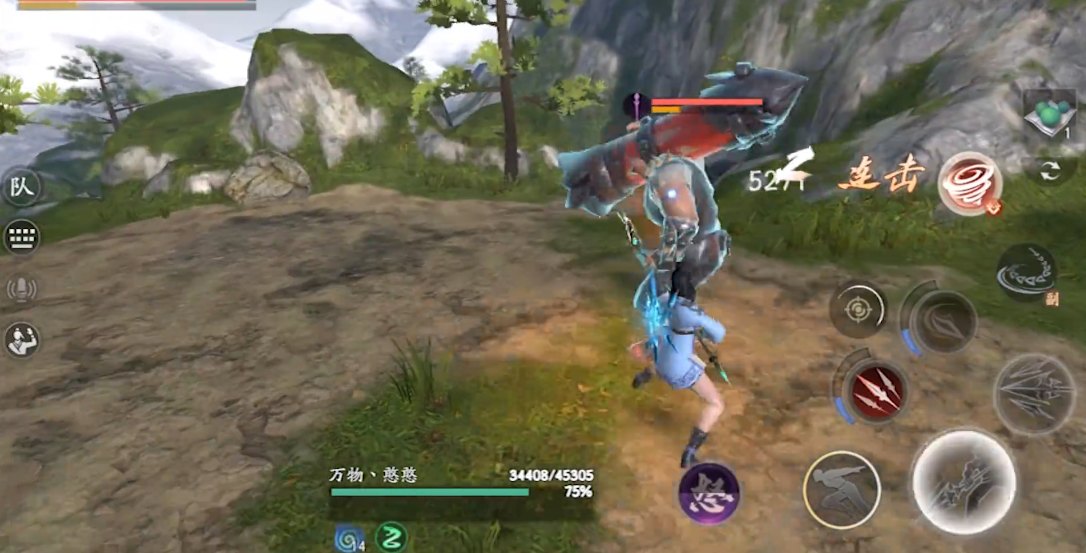Toggle the voice microphone
1086x553 pixels.
pyautogui.click(x=21, y=289)
